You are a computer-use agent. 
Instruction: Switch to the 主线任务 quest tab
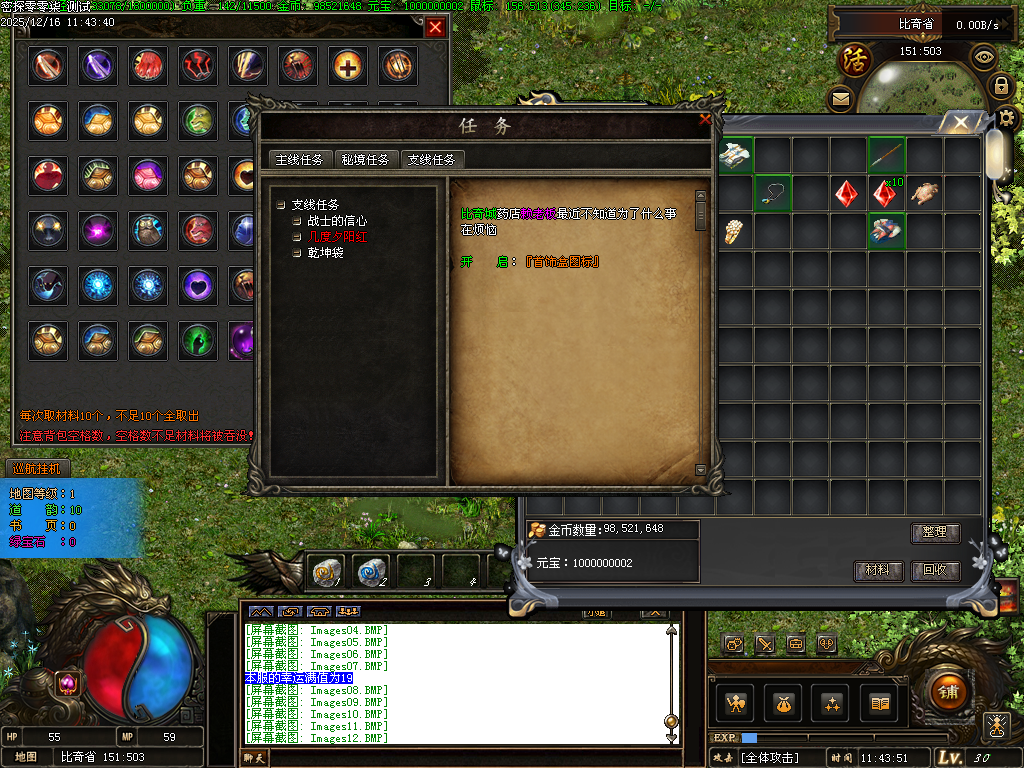coord(299,159)
